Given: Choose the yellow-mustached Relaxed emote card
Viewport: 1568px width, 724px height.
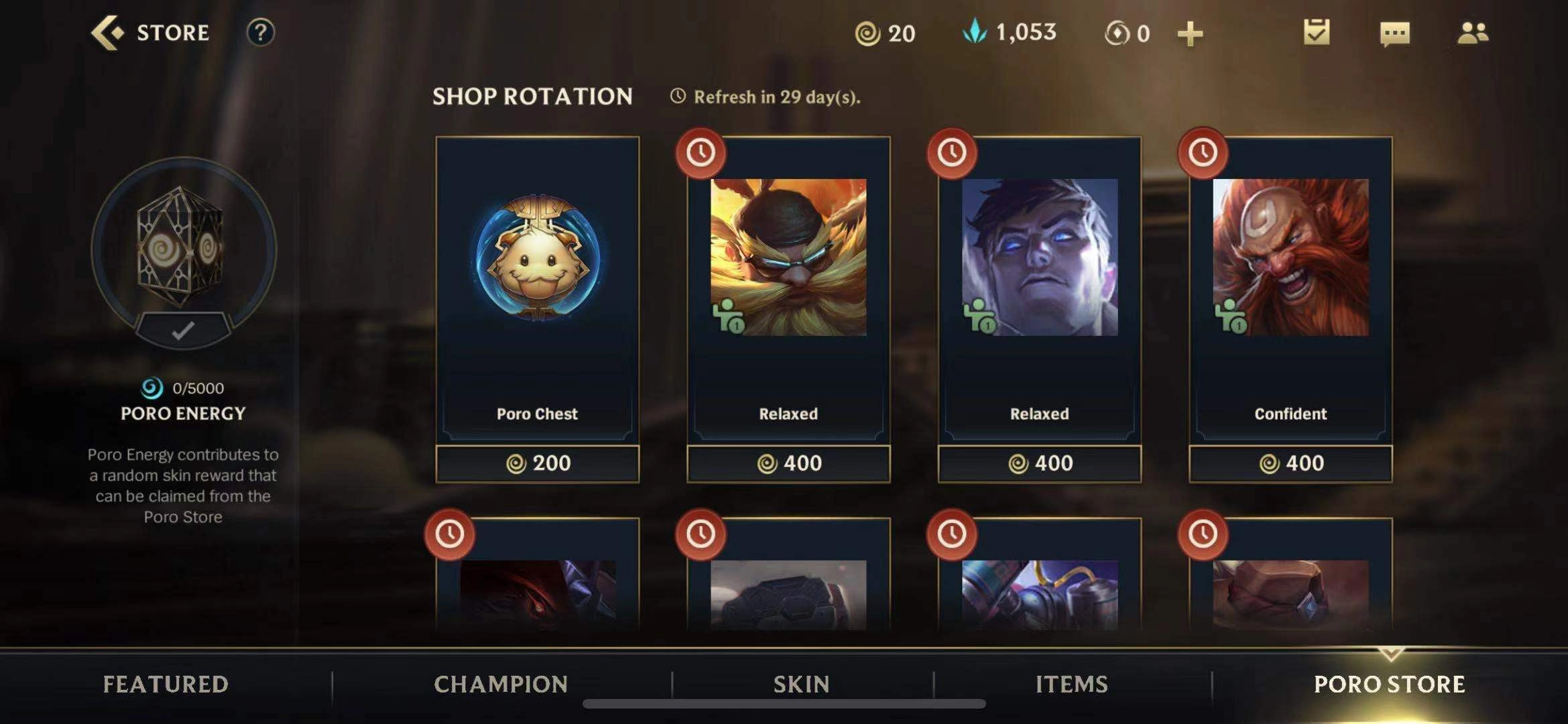Looking at the screenshot, I should (788, 288).
